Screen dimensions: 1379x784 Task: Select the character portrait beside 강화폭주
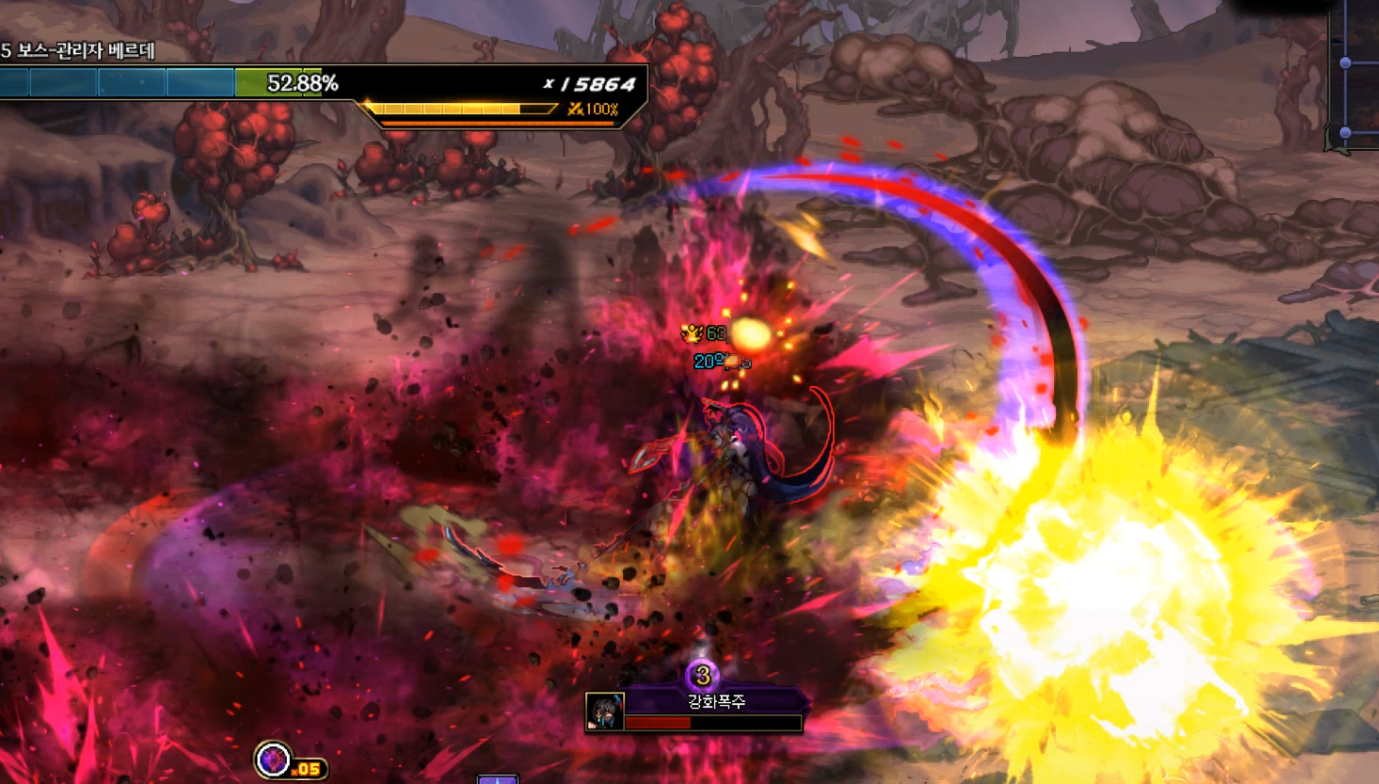[x=605, y=711]
